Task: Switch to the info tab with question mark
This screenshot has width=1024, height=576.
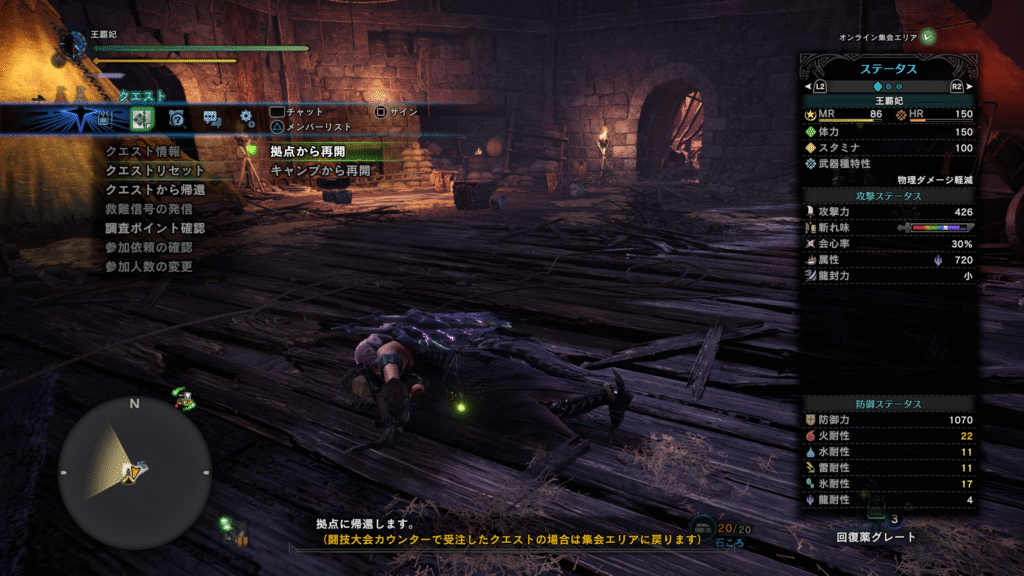Action: (x=176, y=119)
